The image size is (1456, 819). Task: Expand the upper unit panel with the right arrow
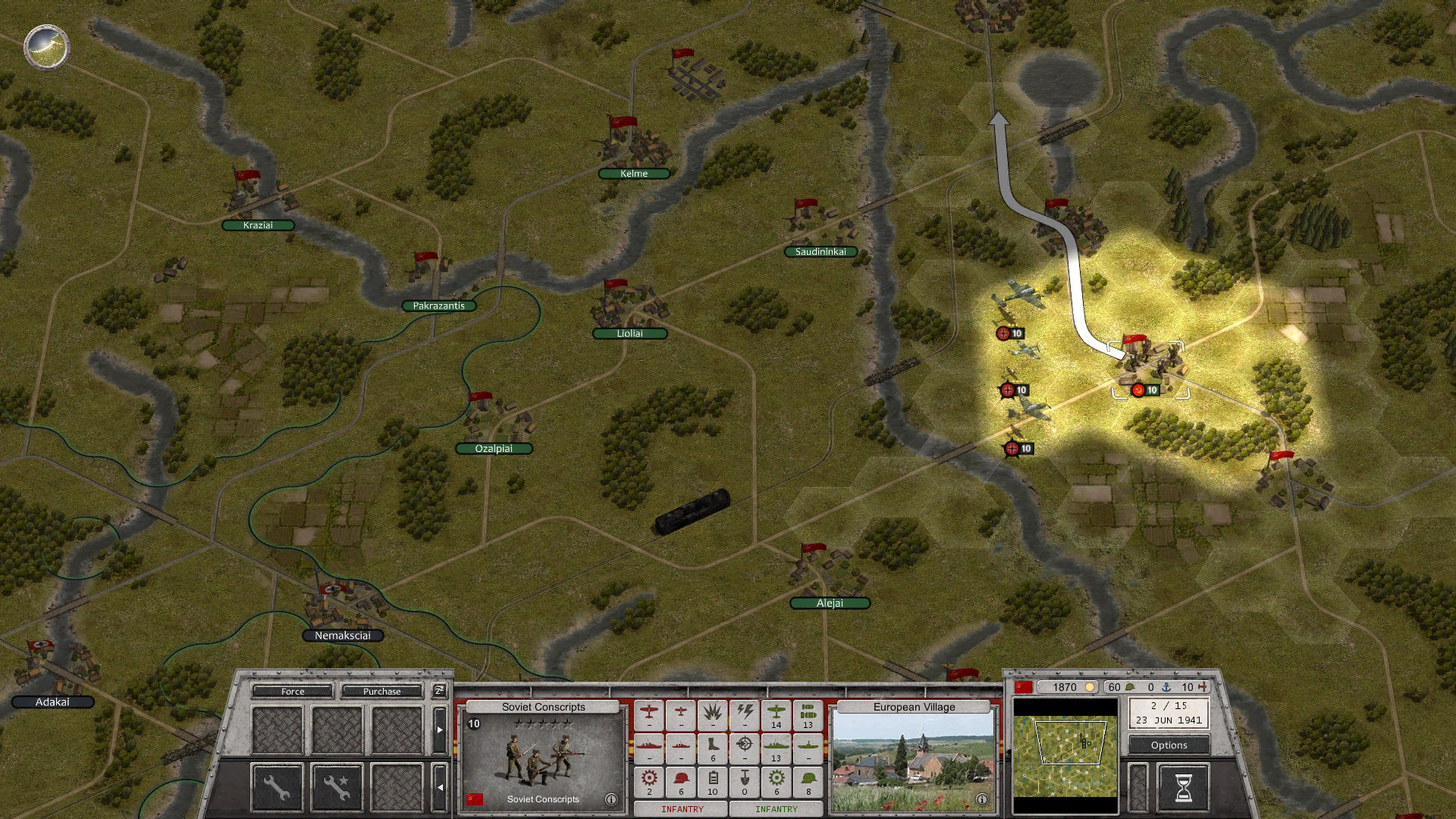[440, 730]
